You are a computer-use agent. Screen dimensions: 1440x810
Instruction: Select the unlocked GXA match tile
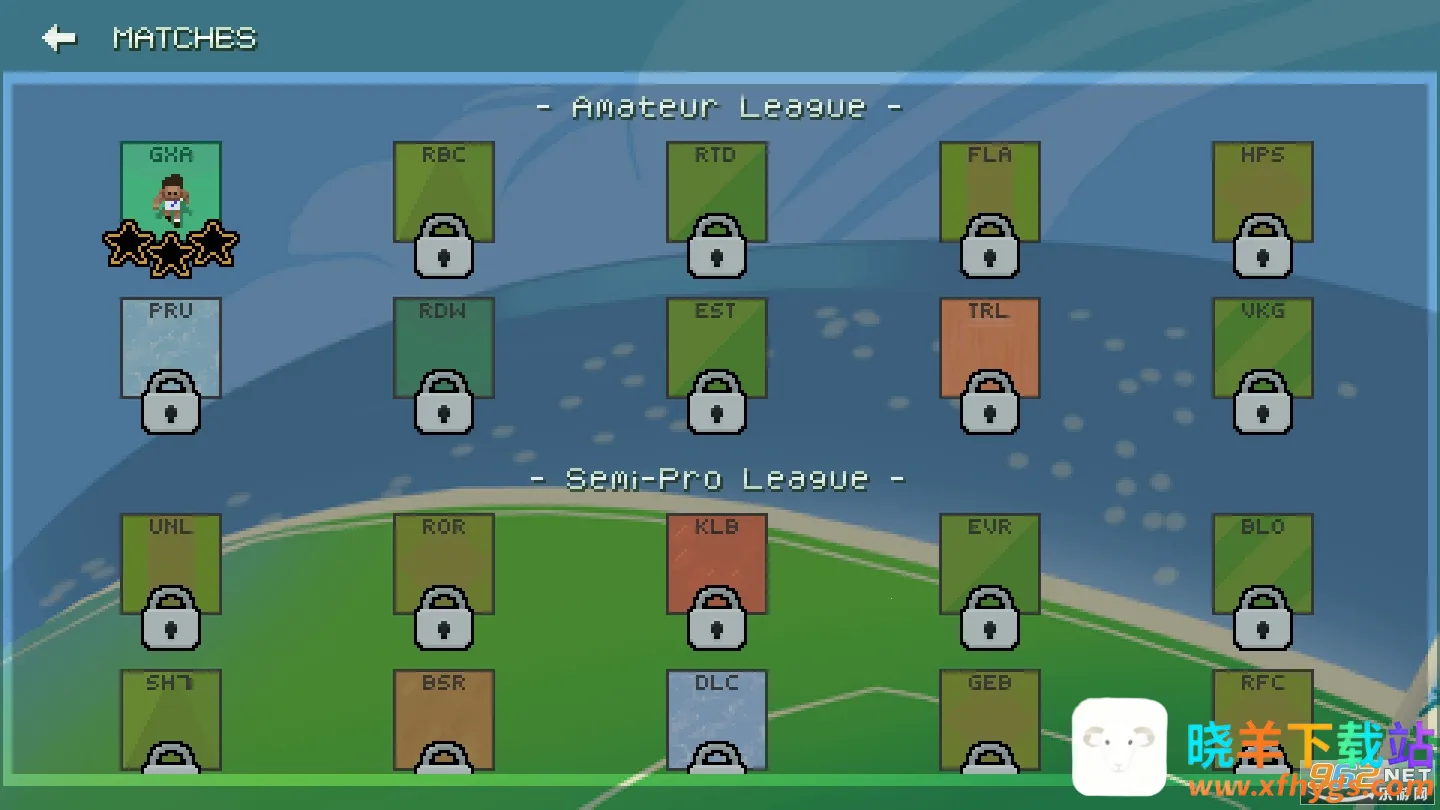pos(171,192)
